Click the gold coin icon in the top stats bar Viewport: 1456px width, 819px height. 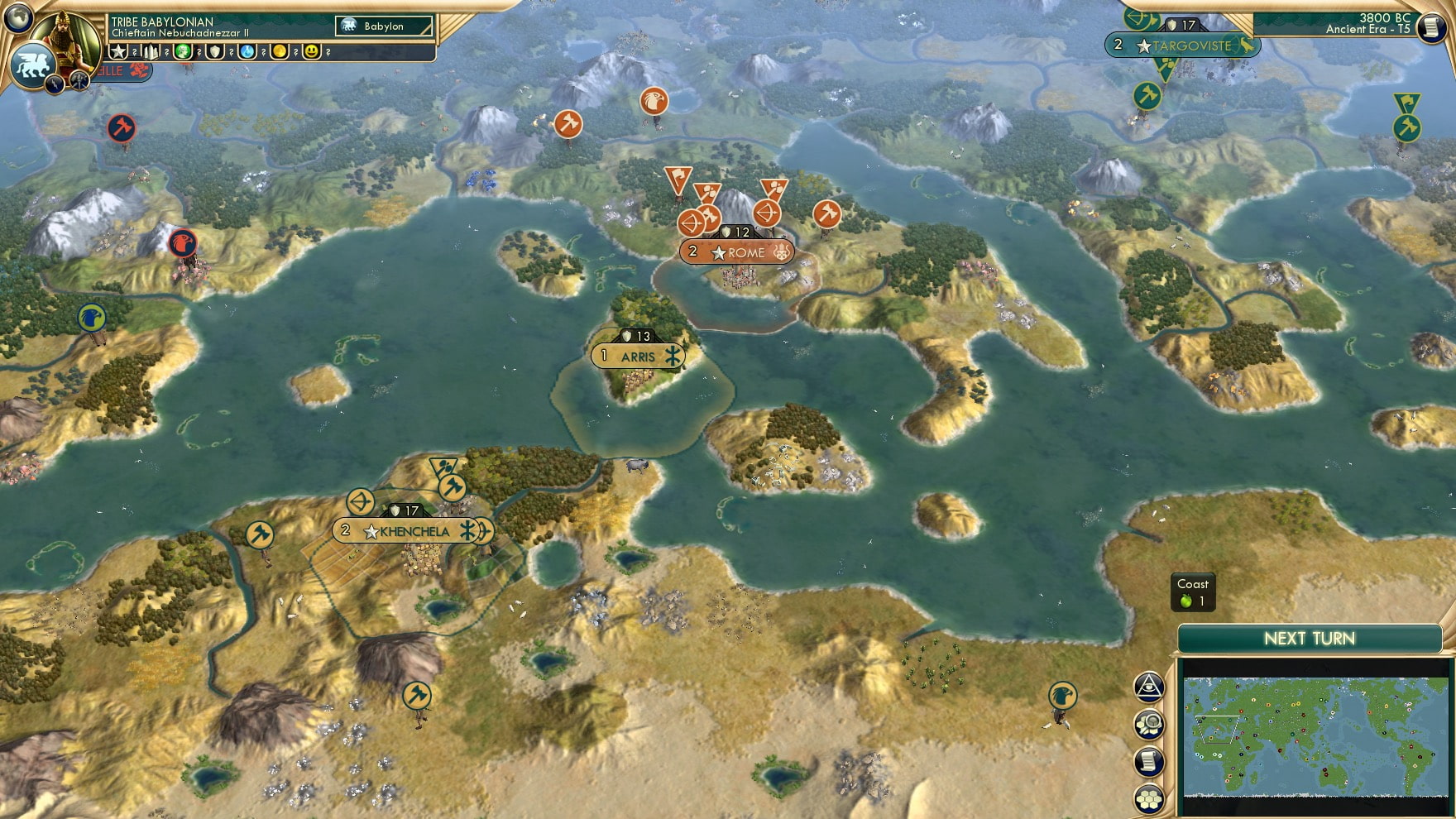(x=278, y=50)
